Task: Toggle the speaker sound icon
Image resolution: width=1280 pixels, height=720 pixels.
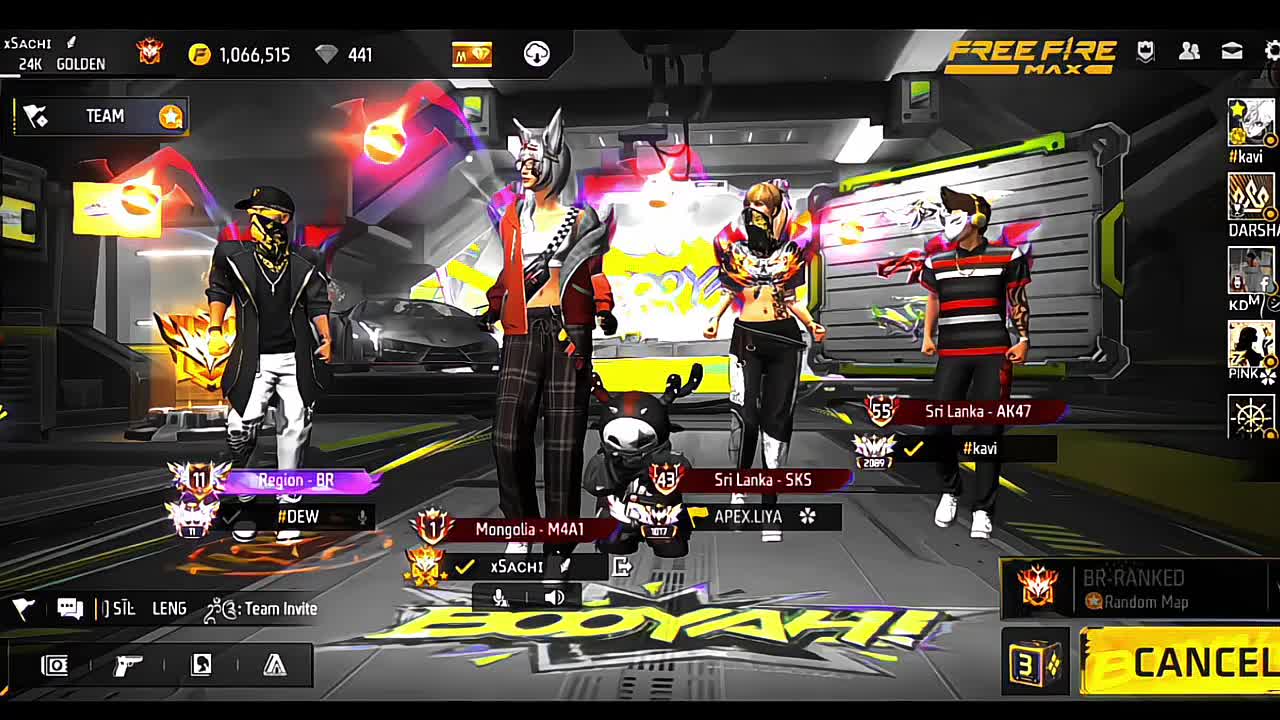Action: click(x=554, y=598)
